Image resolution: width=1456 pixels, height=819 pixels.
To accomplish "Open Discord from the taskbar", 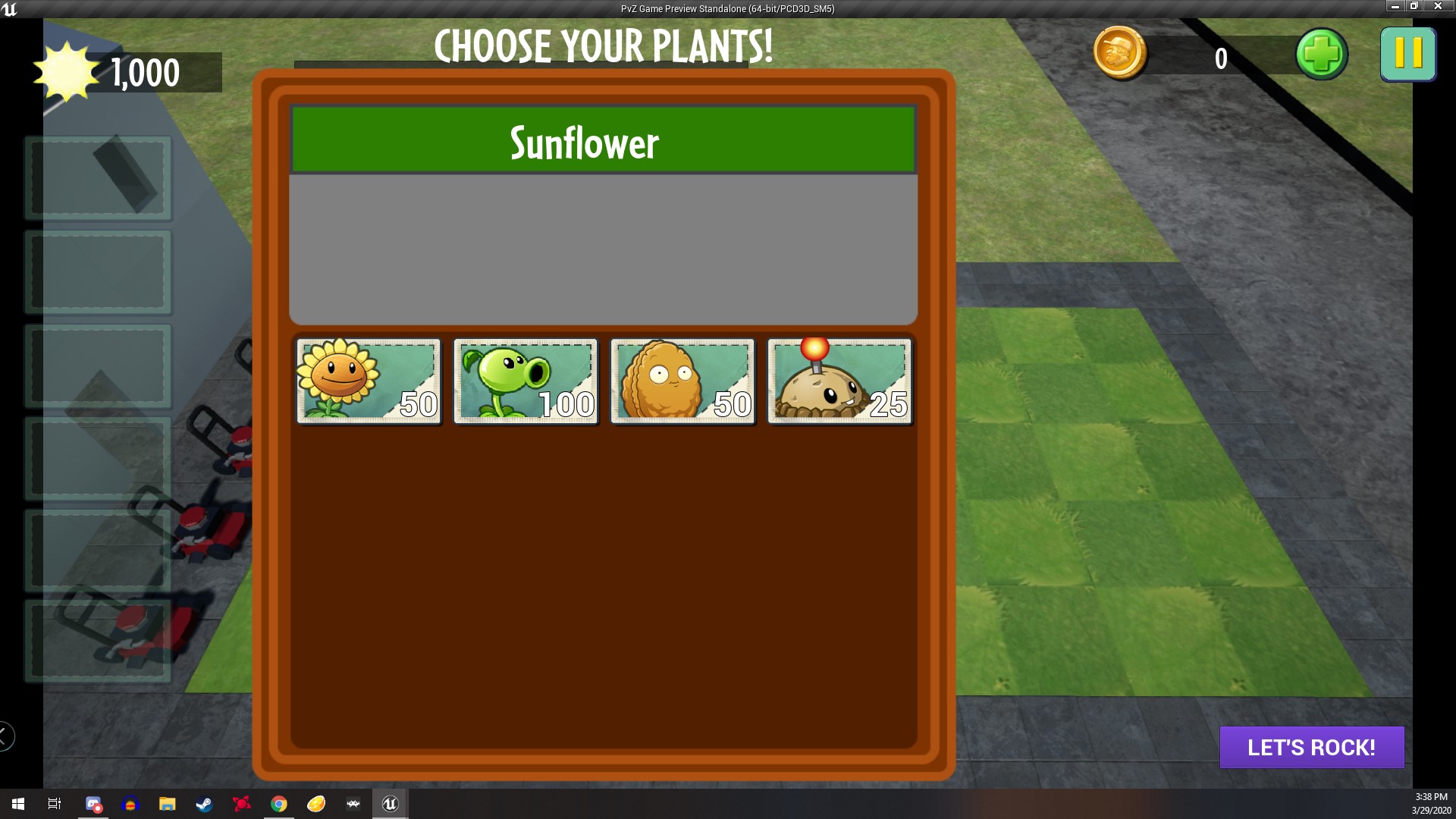I will coord(94,804).
